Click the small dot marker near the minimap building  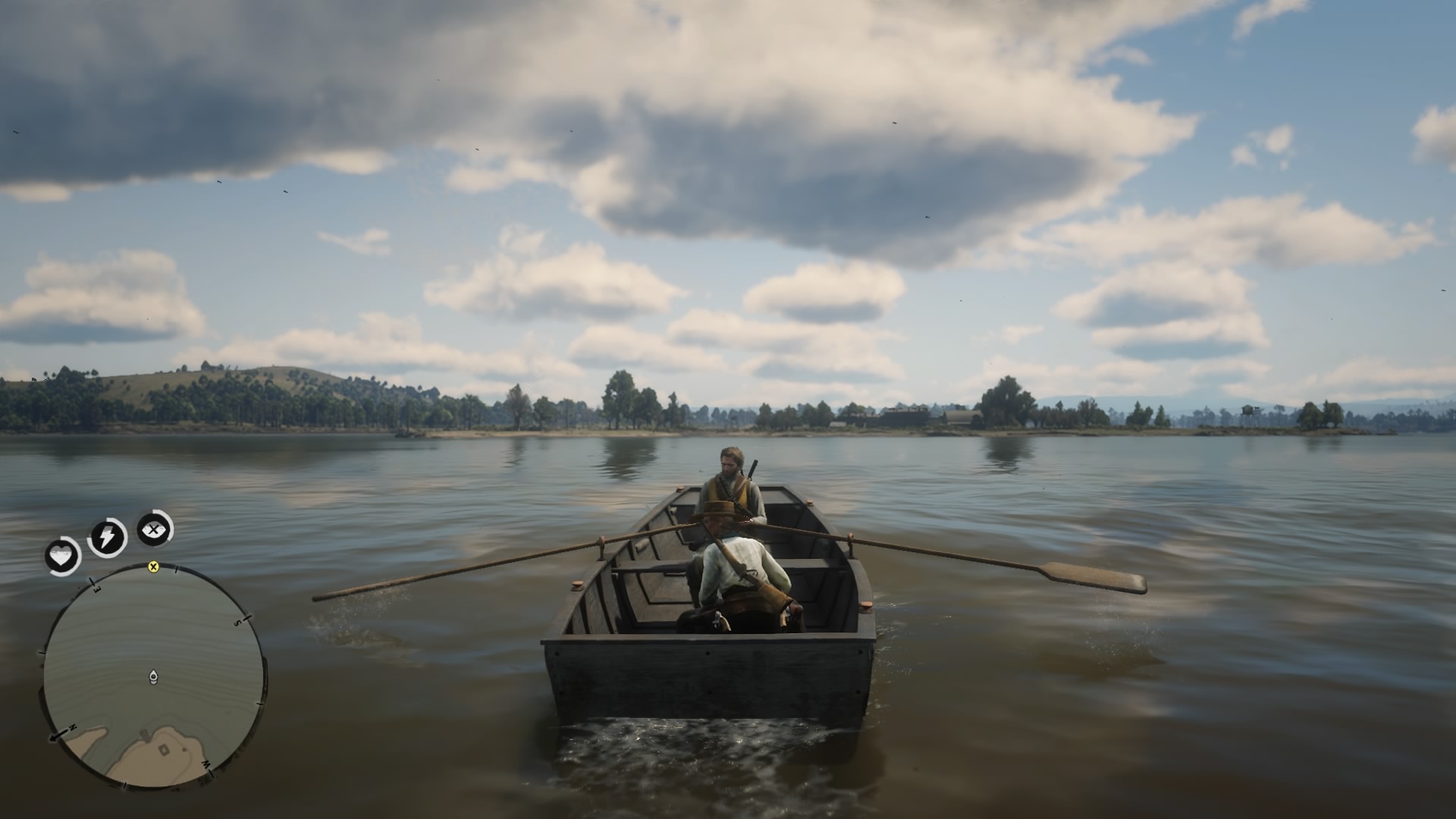click(x=183, y=748)
